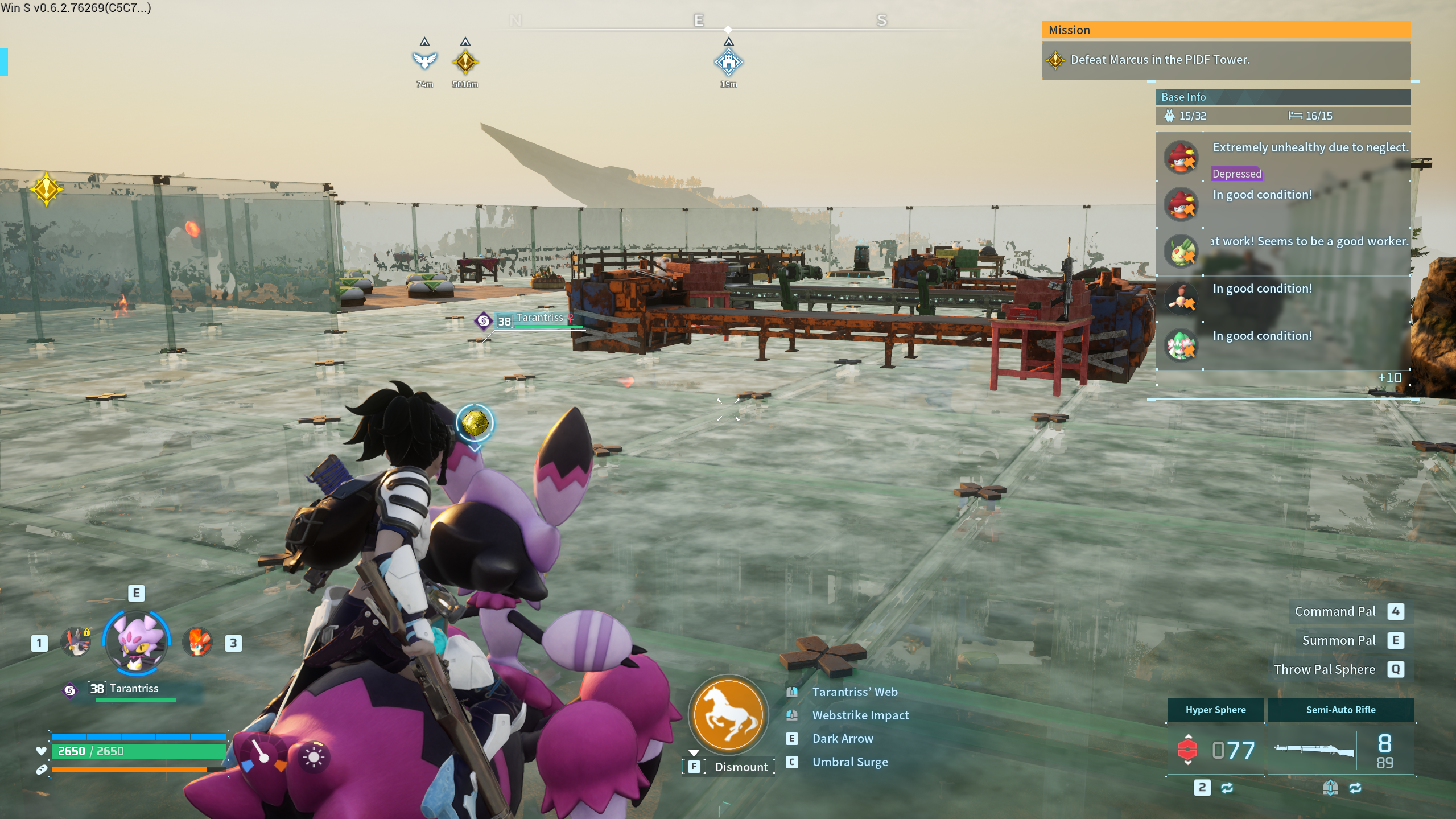Activate the Dark Arrow skill
This screenshot has height=819, width=1456.
(x=842, y=739)
